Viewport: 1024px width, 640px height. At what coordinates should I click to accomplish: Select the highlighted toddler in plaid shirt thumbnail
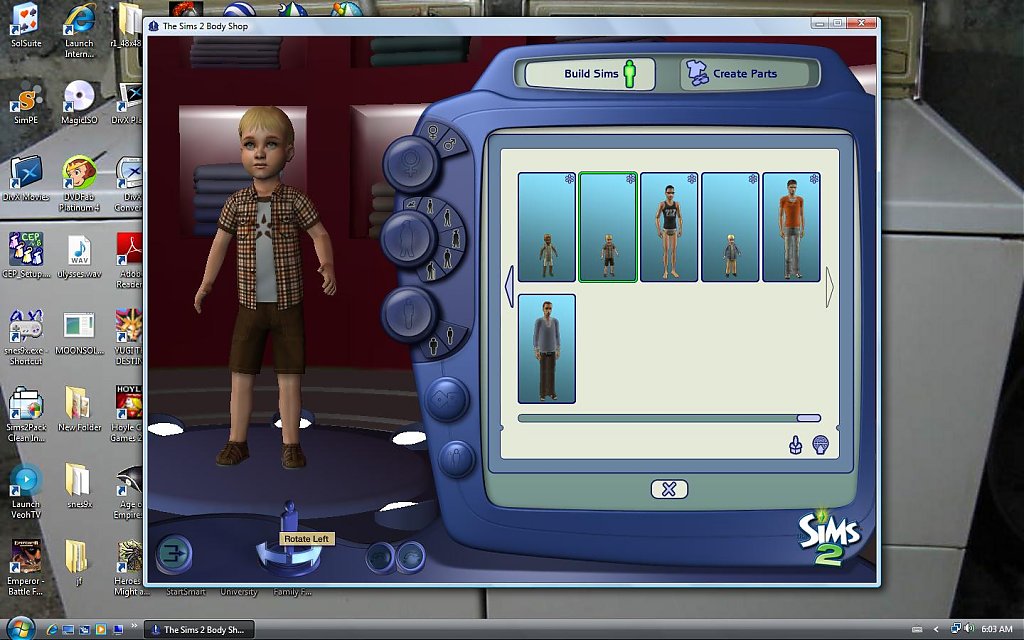[608, 227]
